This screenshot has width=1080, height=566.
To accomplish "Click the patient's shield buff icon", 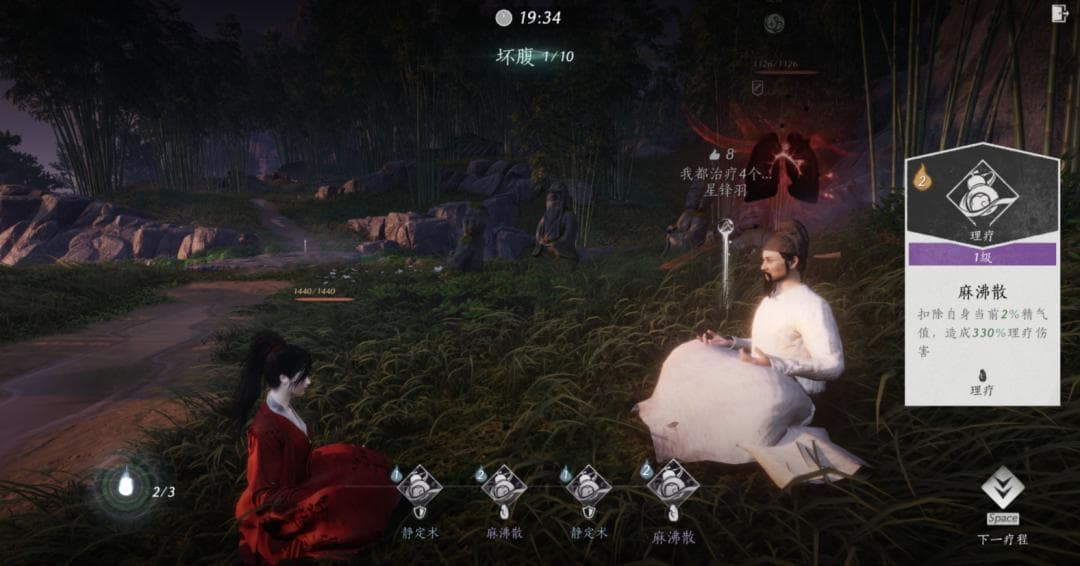I will point(758,88).
